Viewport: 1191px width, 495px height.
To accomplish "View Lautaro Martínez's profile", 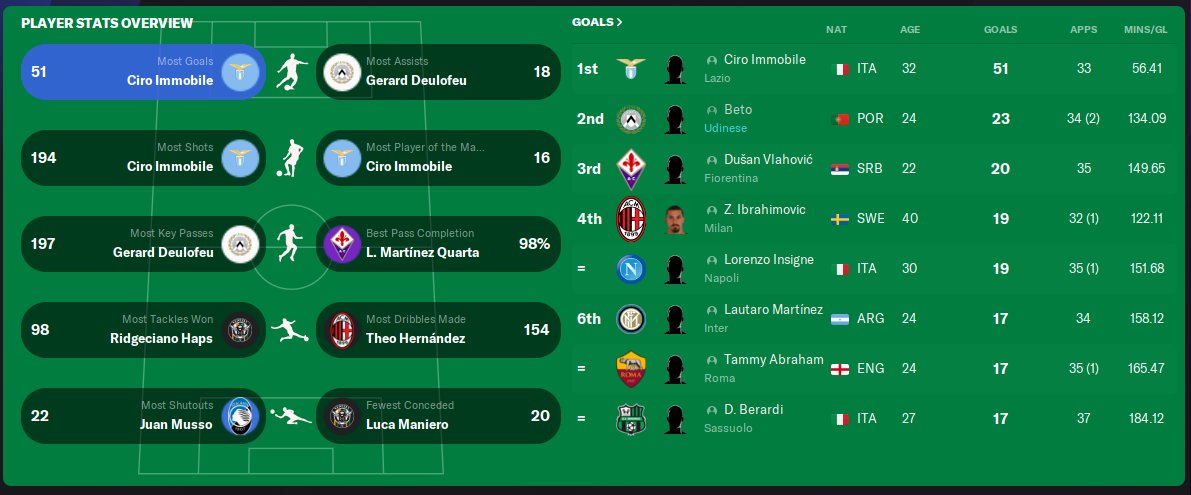I will [773, 310].
